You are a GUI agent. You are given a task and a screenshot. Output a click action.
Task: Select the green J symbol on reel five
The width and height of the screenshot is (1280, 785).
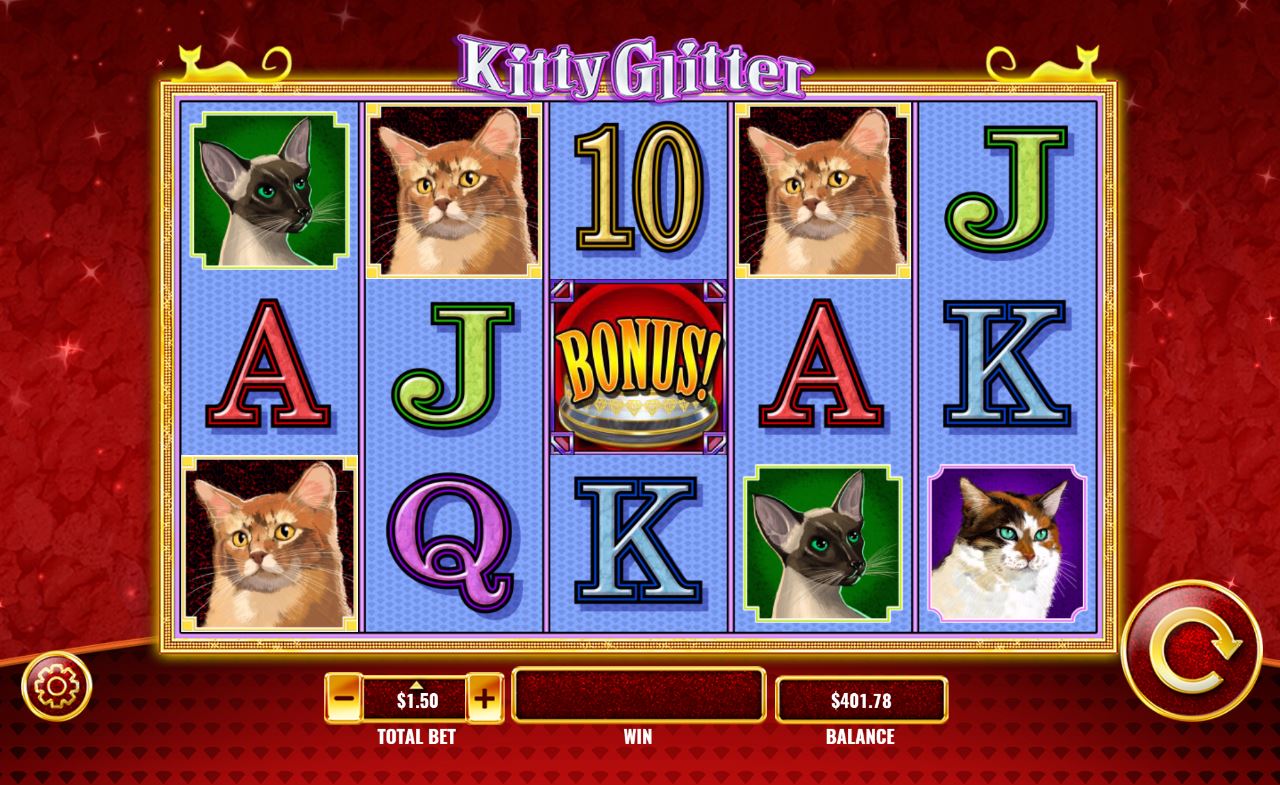[x=1005, y=192]
